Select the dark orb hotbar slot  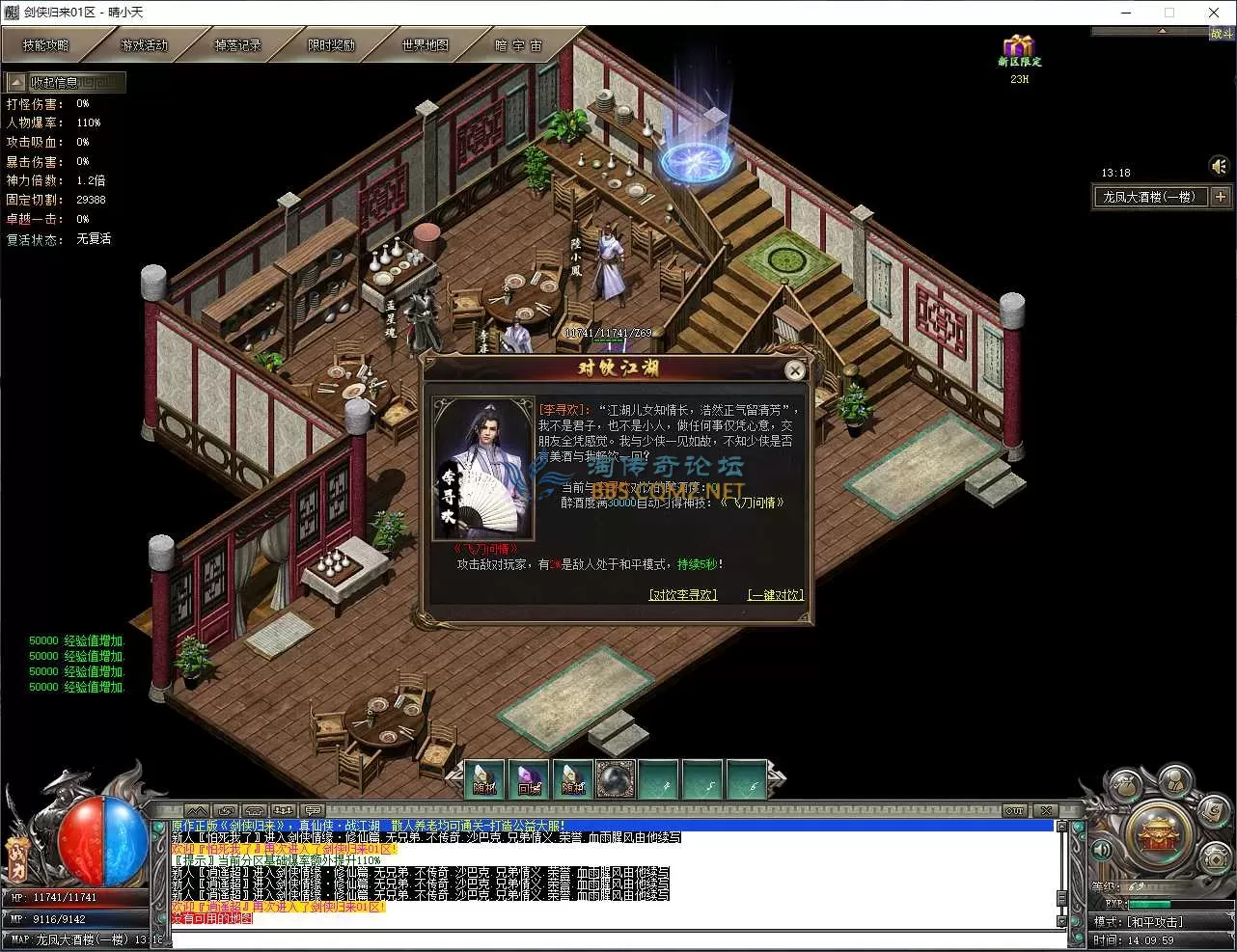pos(616,779)
